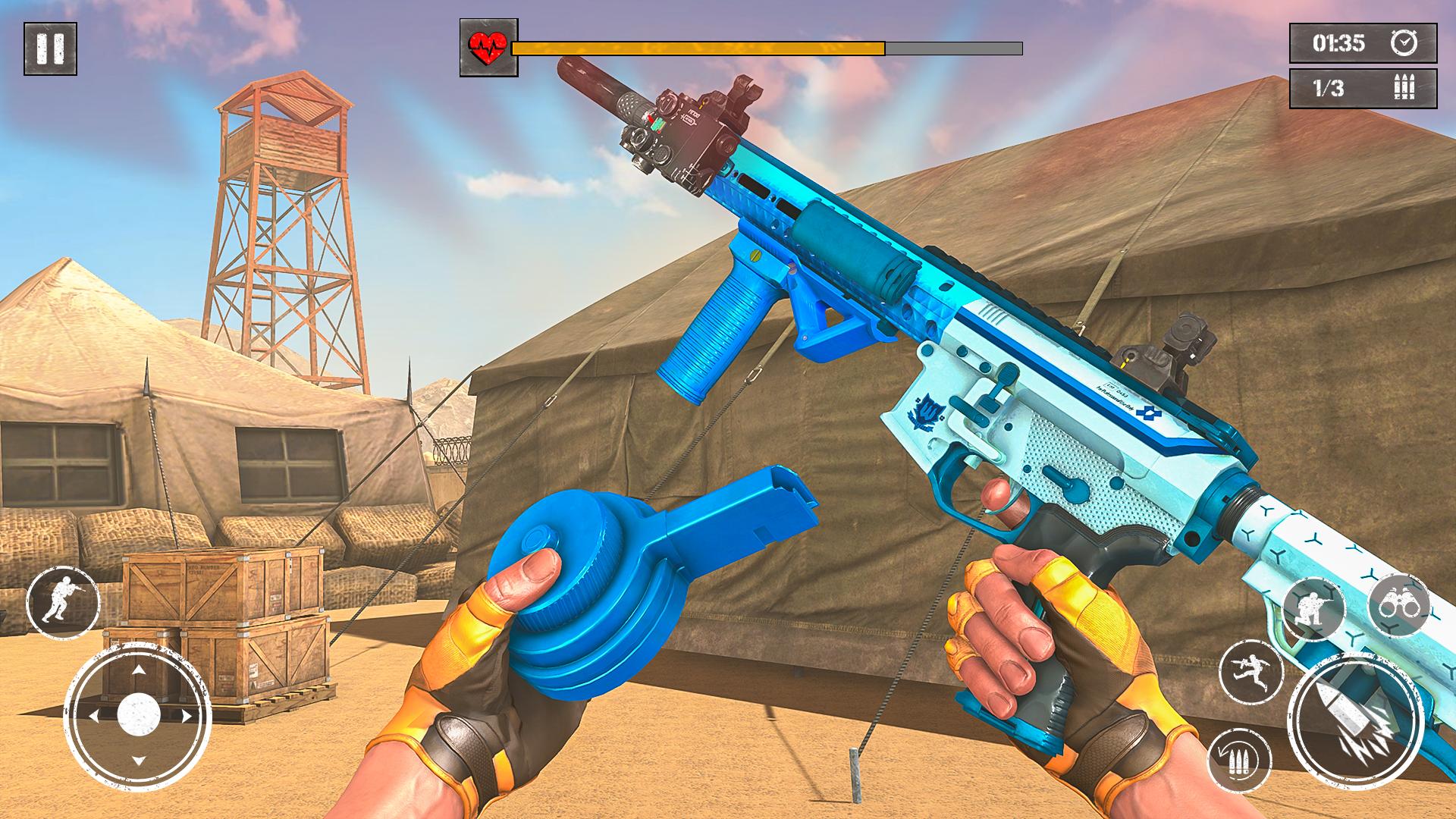Activate the crouching soldier stance
This screenshot has height=819, width=1456.
1314,609
